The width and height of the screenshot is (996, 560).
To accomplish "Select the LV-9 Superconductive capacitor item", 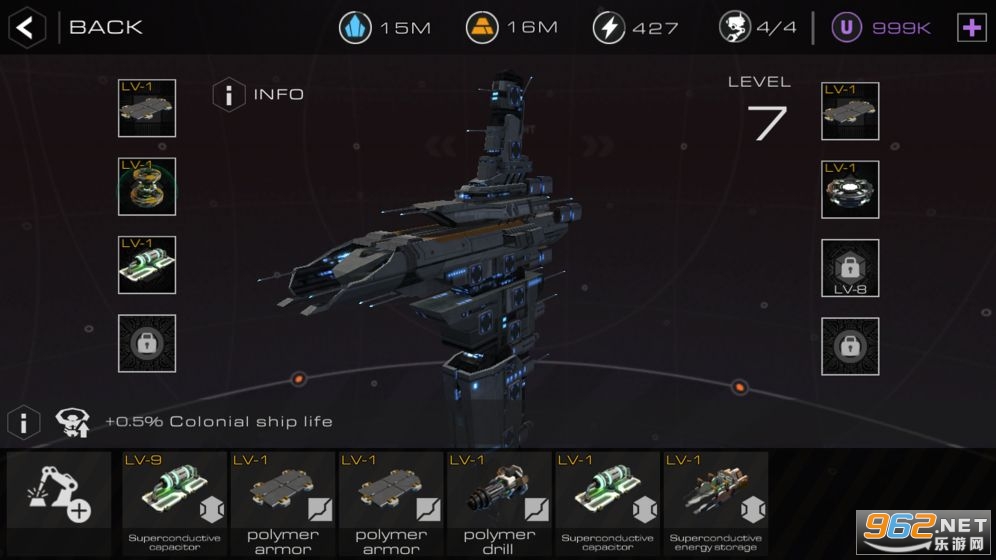I will pos(176,503).
